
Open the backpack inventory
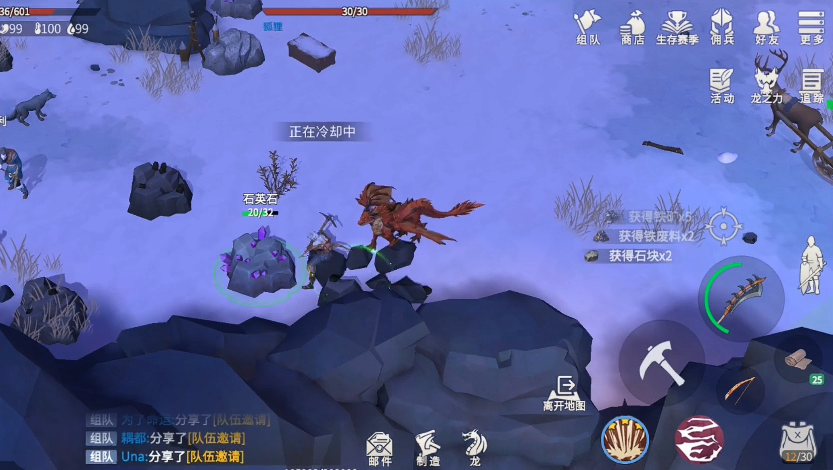[799, 440]
